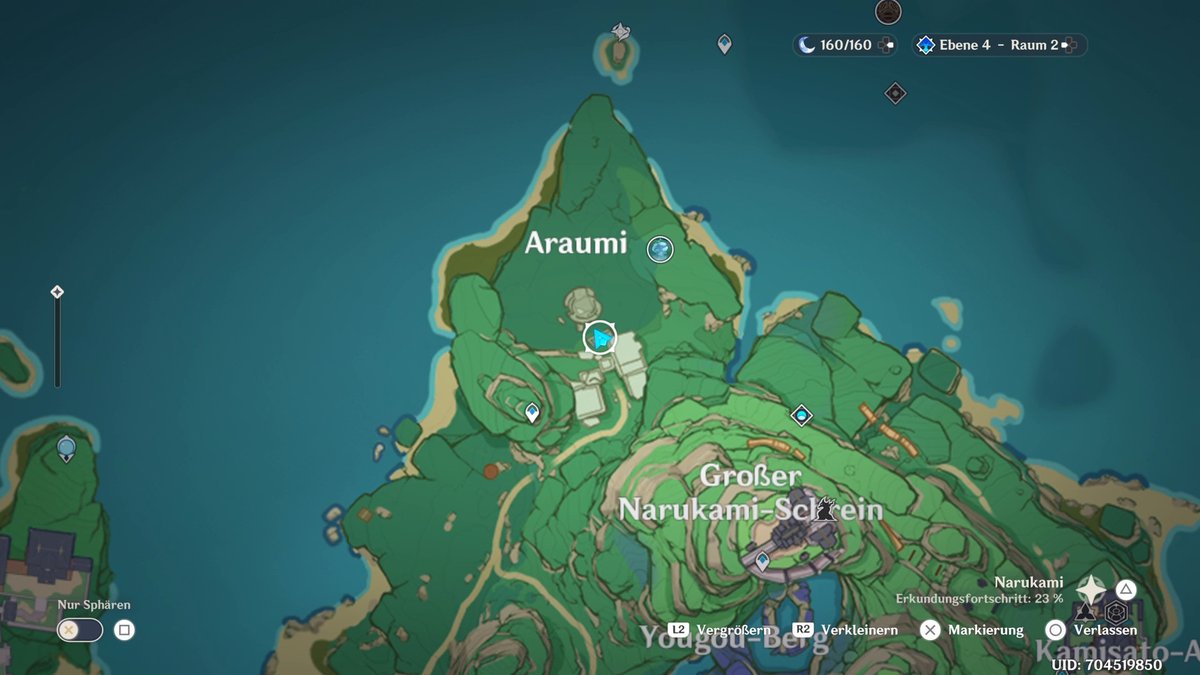Open the hexagon icon beside the region star
1200x675 pixels.
pyautogui.click(x=1116, y=612)
